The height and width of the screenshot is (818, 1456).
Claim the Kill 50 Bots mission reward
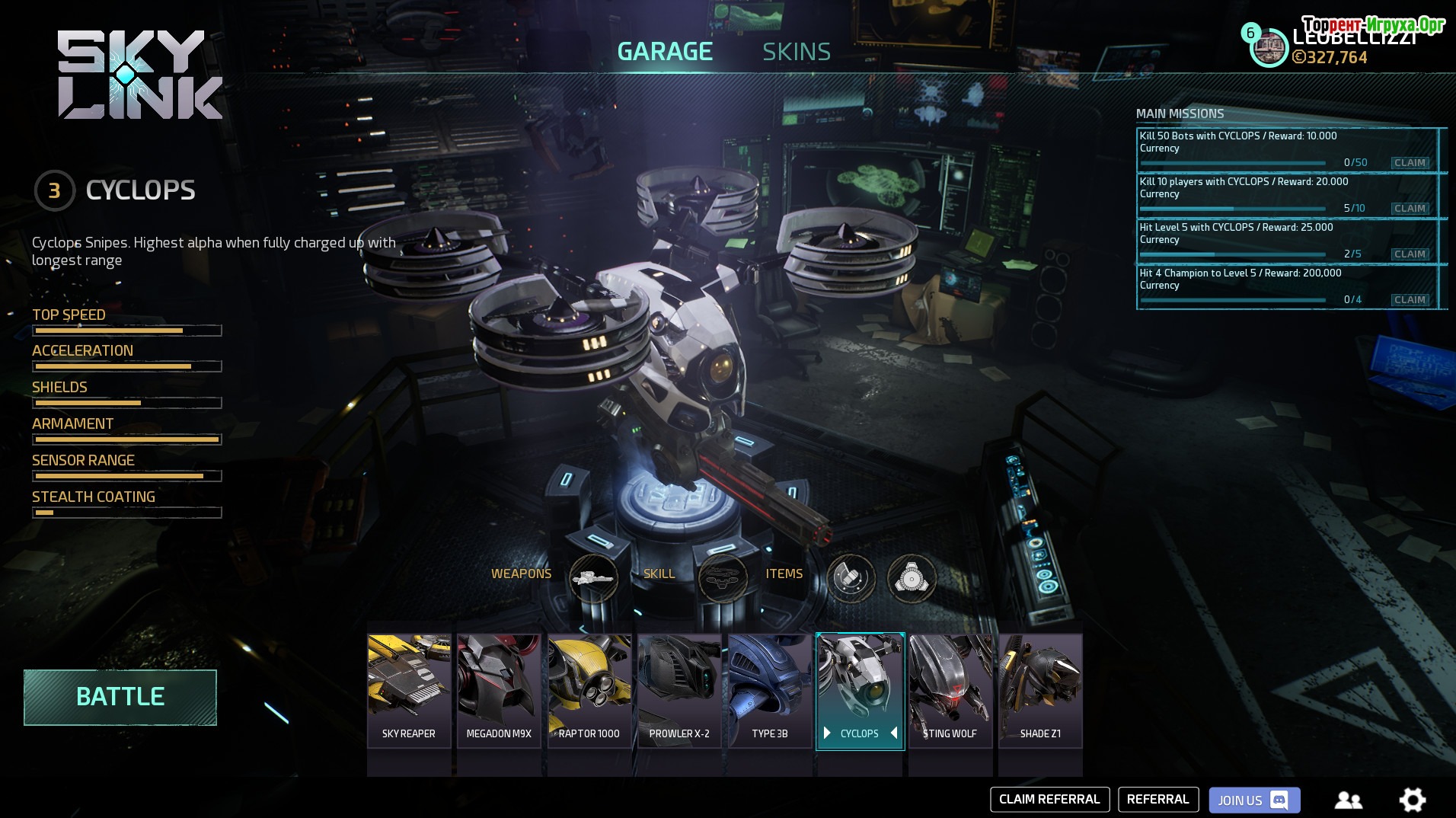coord(1410,163)
